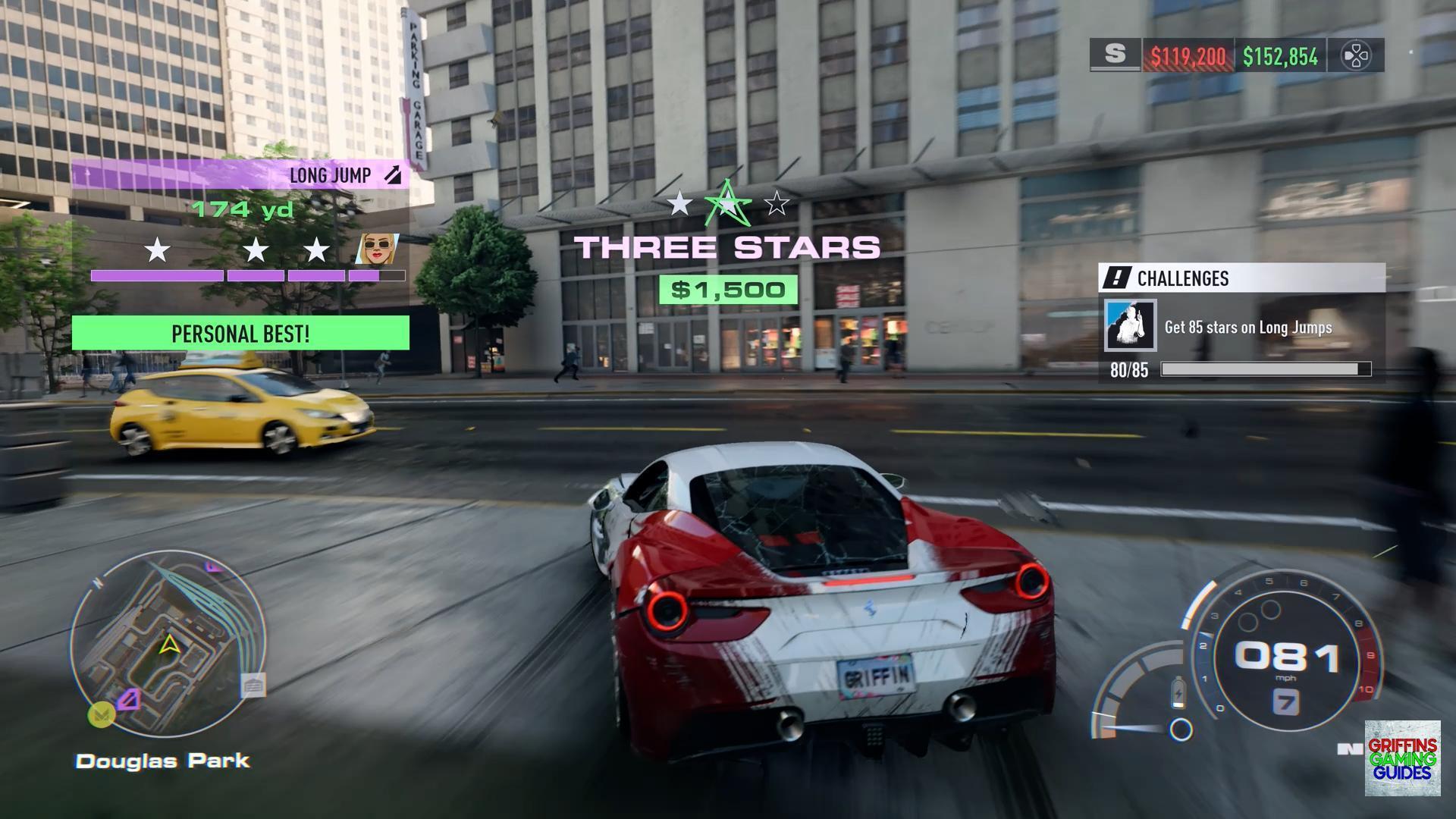1456x819 pixels.
Task: Open the Challenges panel header
Action: (x=1241, y=278)
